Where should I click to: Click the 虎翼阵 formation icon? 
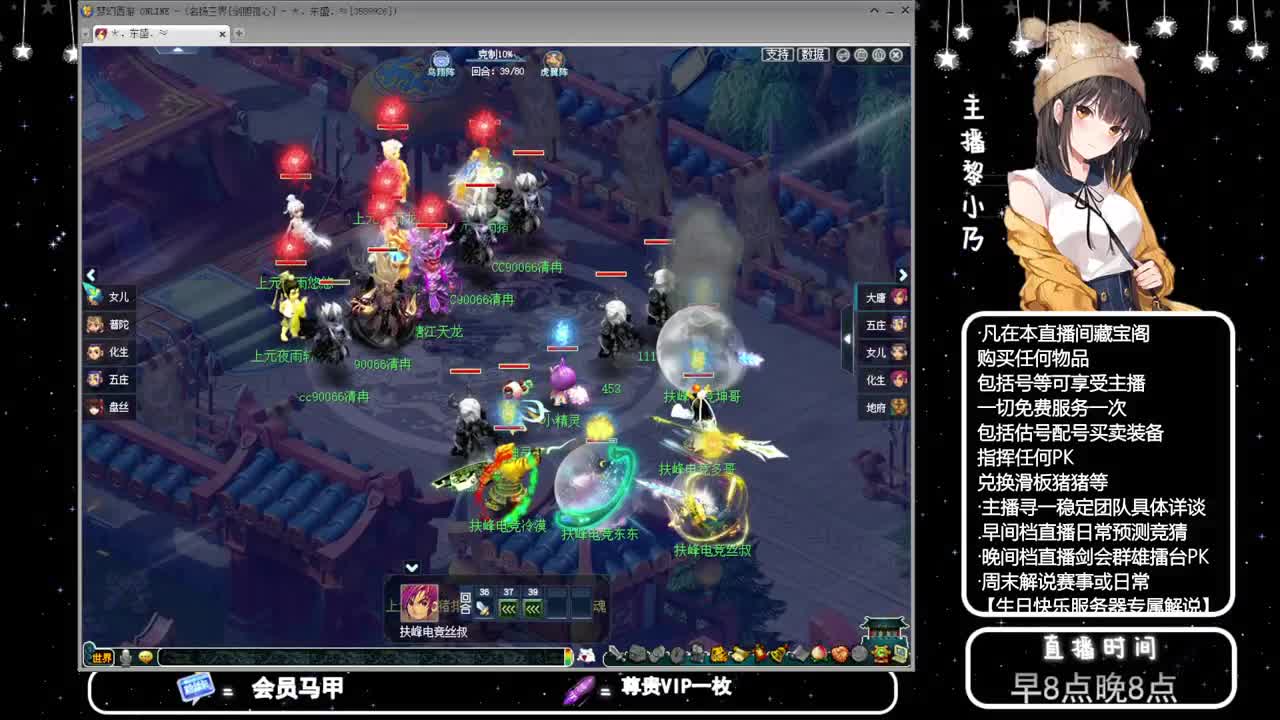point(553,58)
